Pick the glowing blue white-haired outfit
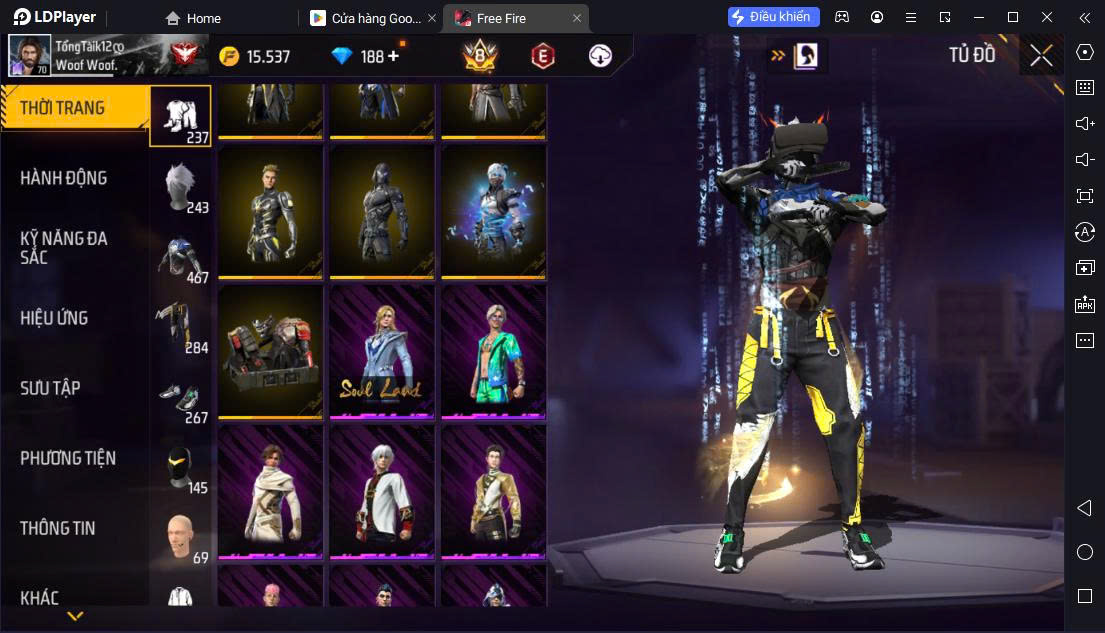 [x=493, y=211]
